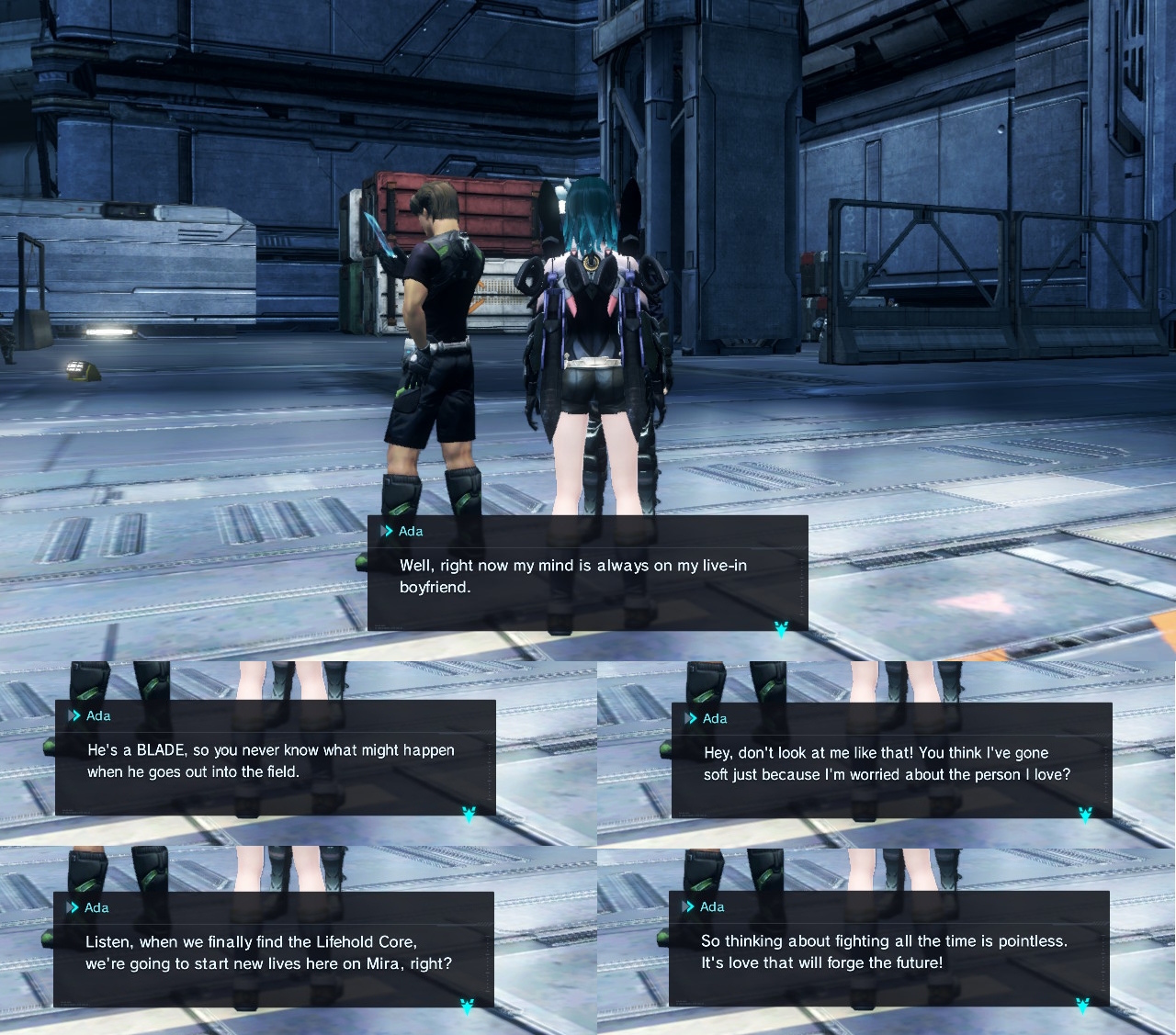This screenshot has width=1176, height=1035.
Task: Click the arrow on "don't look at me" dialogue
Action: click(x=1085, y=815)
